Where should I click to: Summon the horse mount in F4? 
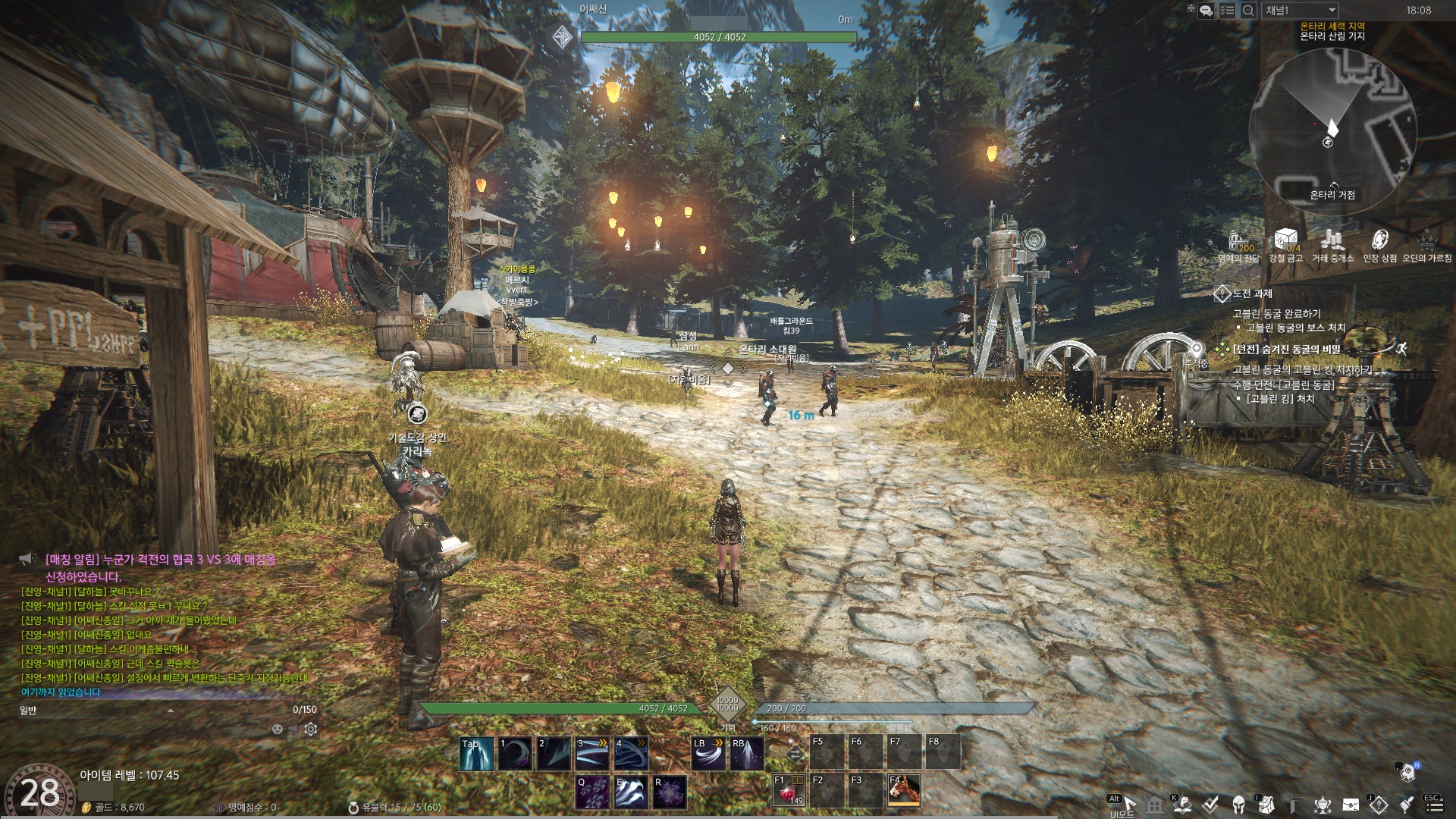904,791
